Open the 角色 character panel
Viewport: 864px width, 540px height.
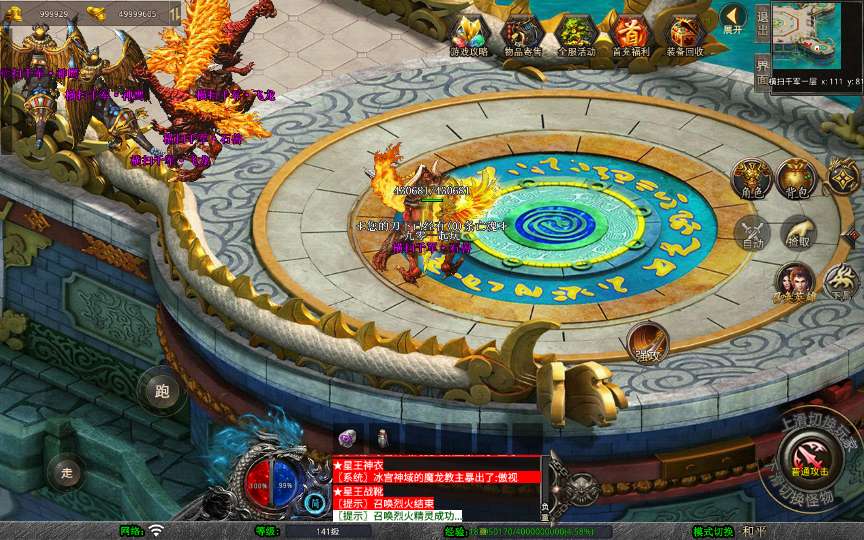point(752,178)
